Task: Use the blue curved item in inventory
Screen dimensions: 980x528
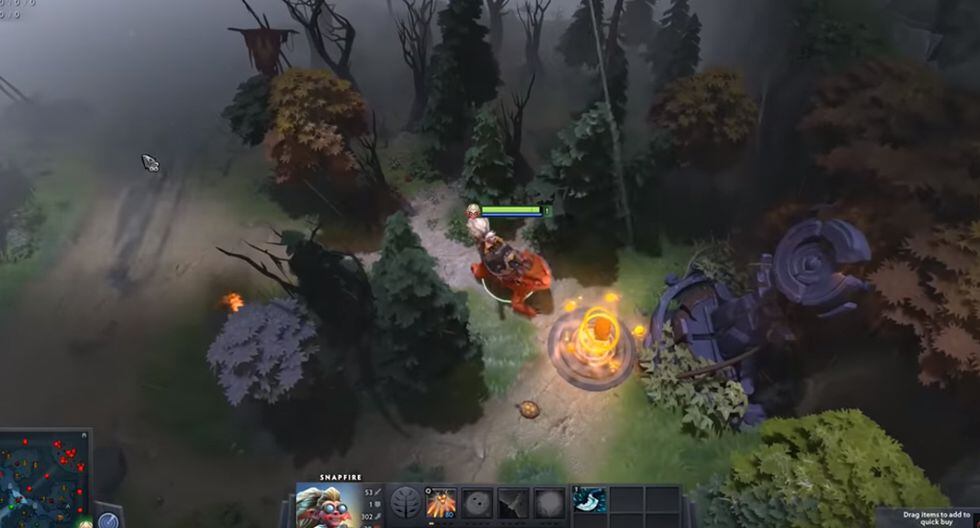Action: pos(589,500)
